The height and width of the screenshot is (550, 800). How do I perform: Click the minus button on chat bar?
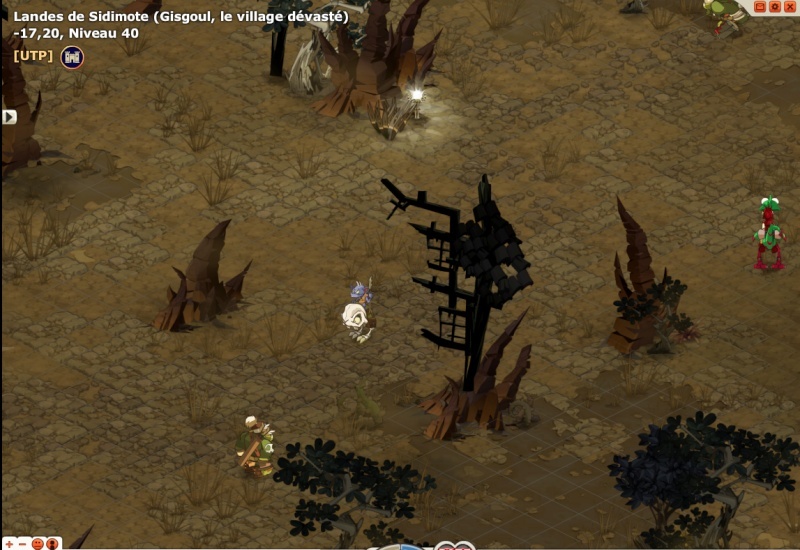(x=22, y=544)
